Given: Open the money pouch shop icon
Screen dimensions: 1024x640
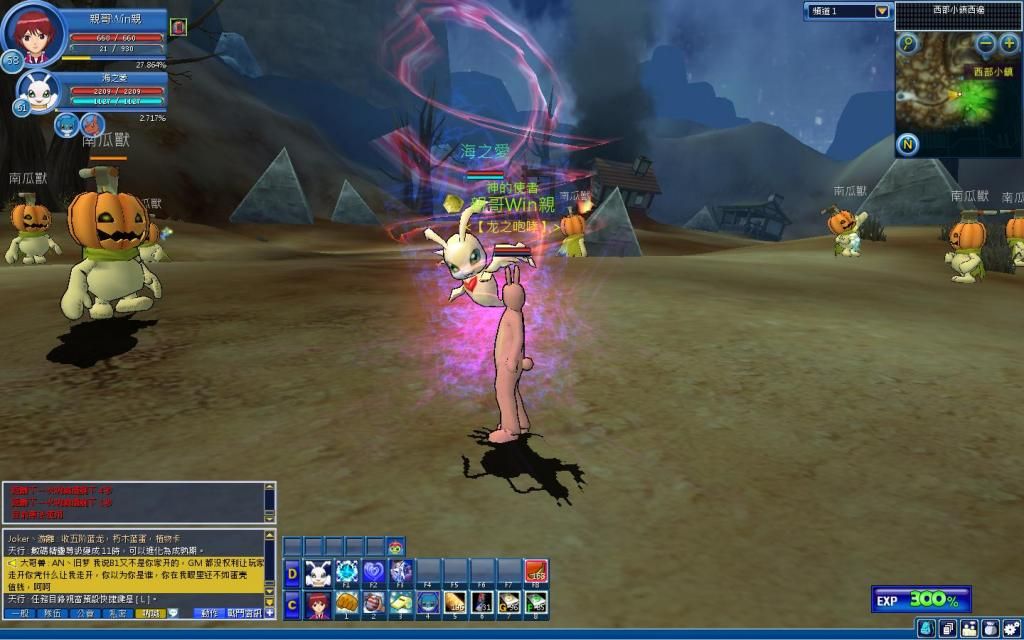Looking at the screenshot, I should click(x=991, y=628).
